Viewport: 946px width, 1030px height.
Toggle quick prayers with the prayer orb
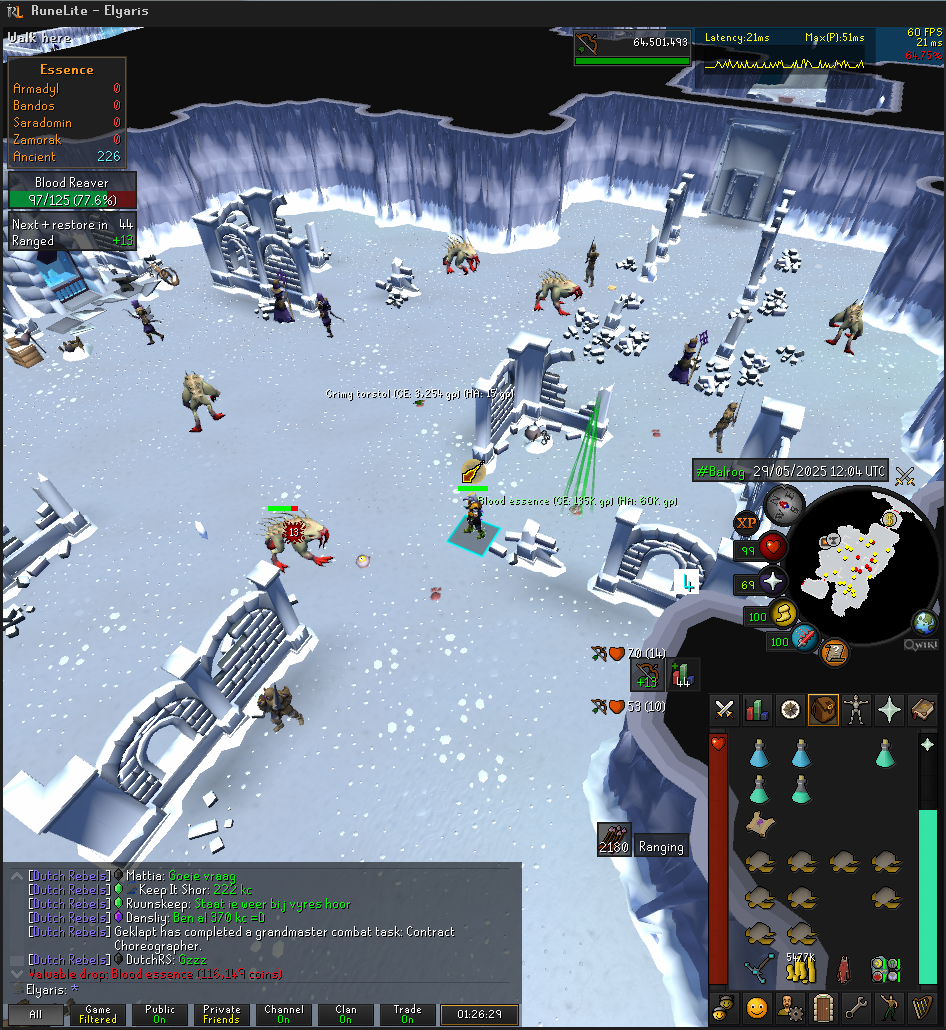[x=772, y=582]
